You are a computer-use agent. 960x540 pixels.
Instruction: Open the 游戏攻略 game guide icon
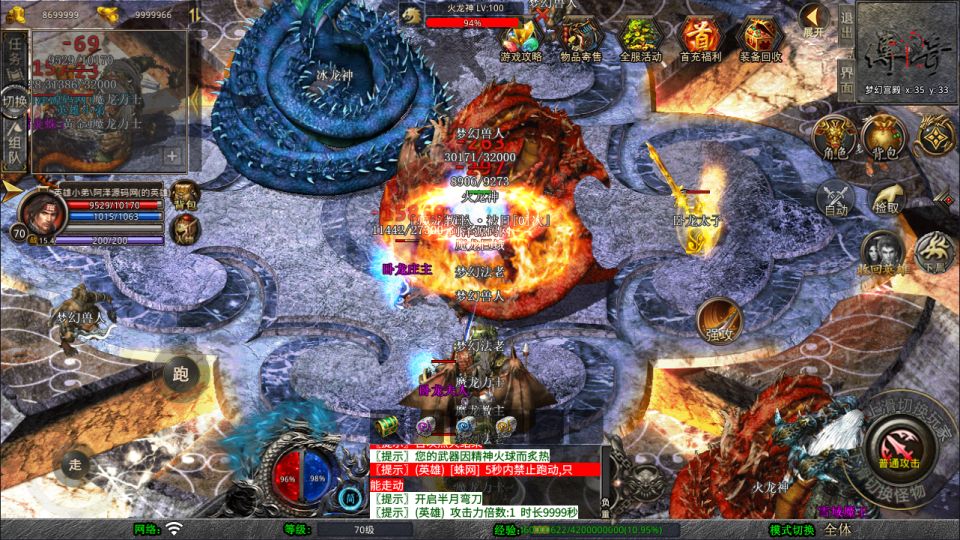pos(521,38)
